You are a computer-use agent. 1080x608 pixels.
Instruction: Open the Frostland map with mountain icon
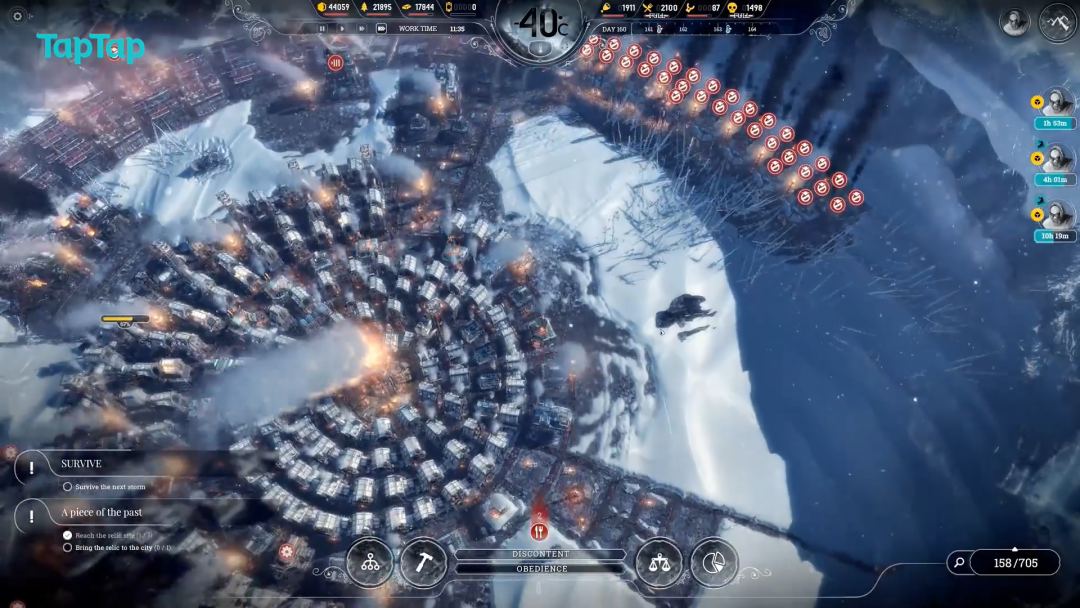[x=1058, y=21]
